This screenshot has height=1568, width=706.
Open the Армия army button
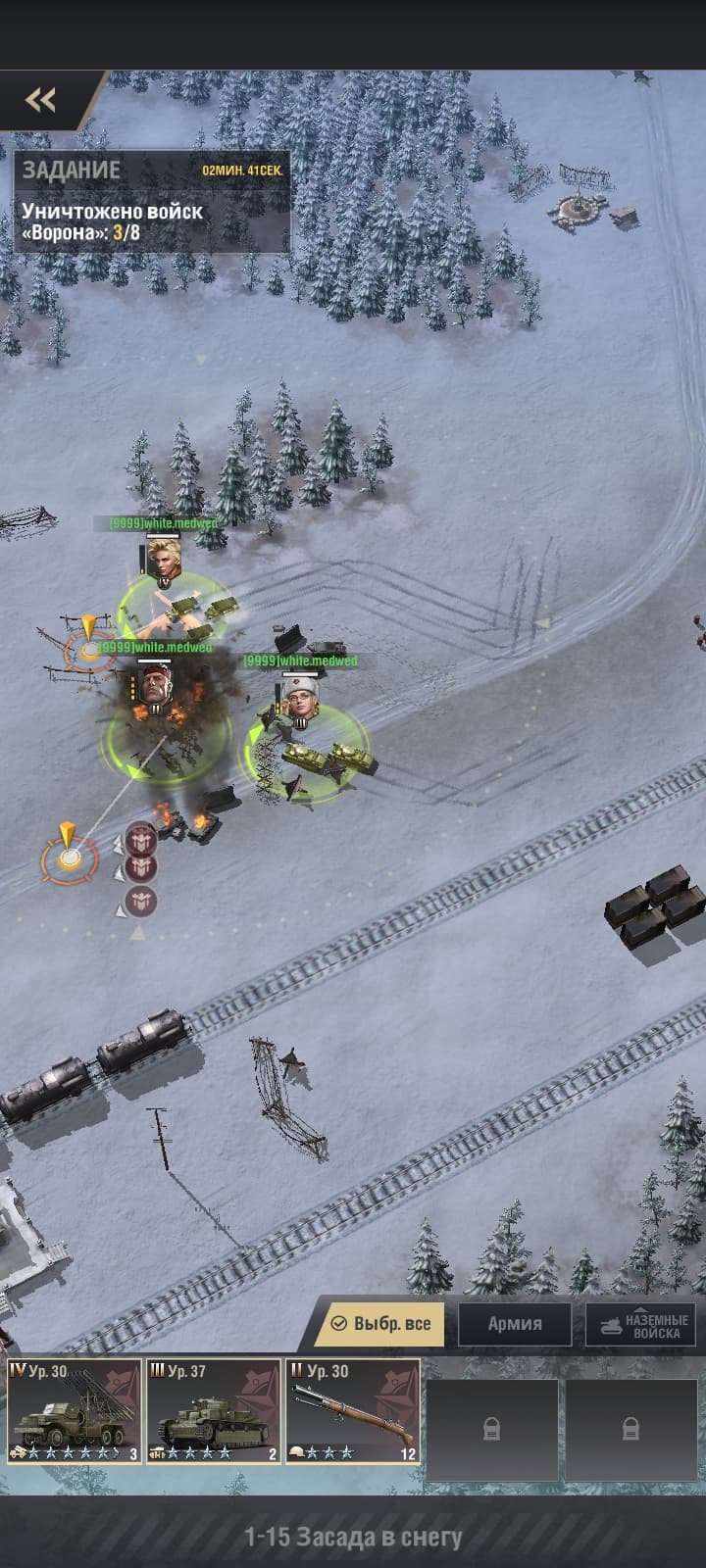pos(515,1323)
